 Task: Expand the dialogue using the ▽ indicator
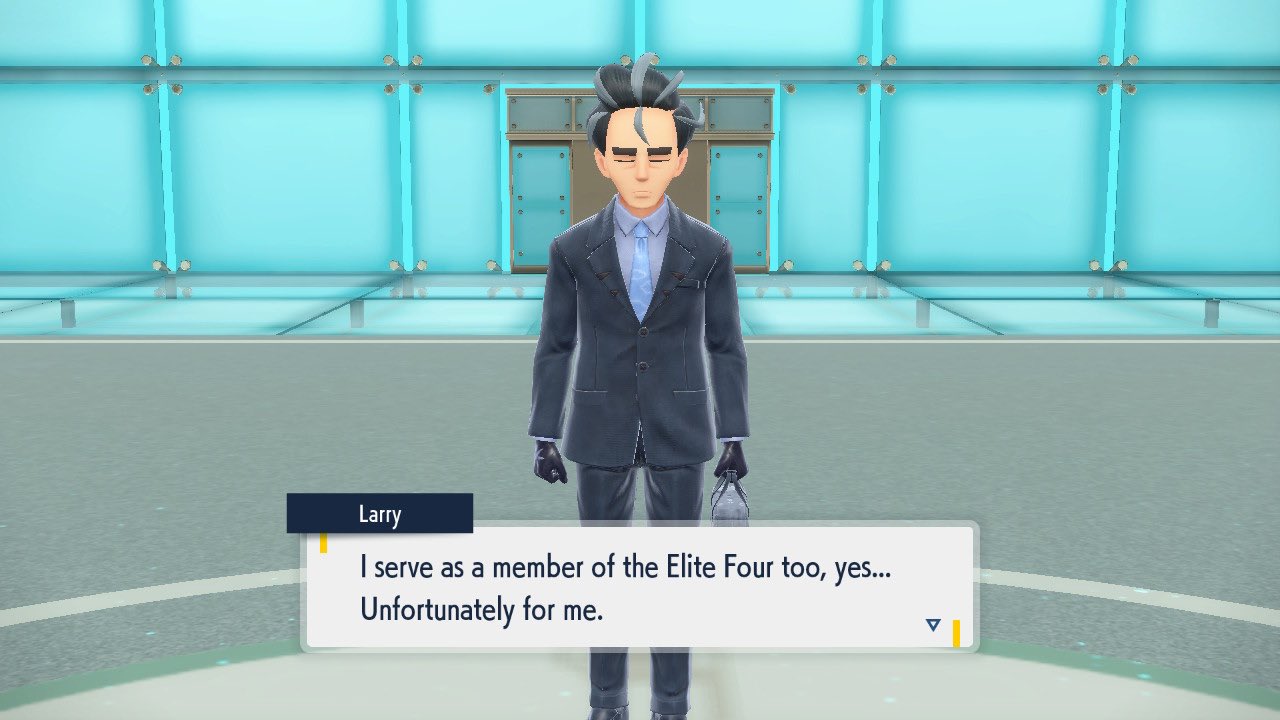931,623
